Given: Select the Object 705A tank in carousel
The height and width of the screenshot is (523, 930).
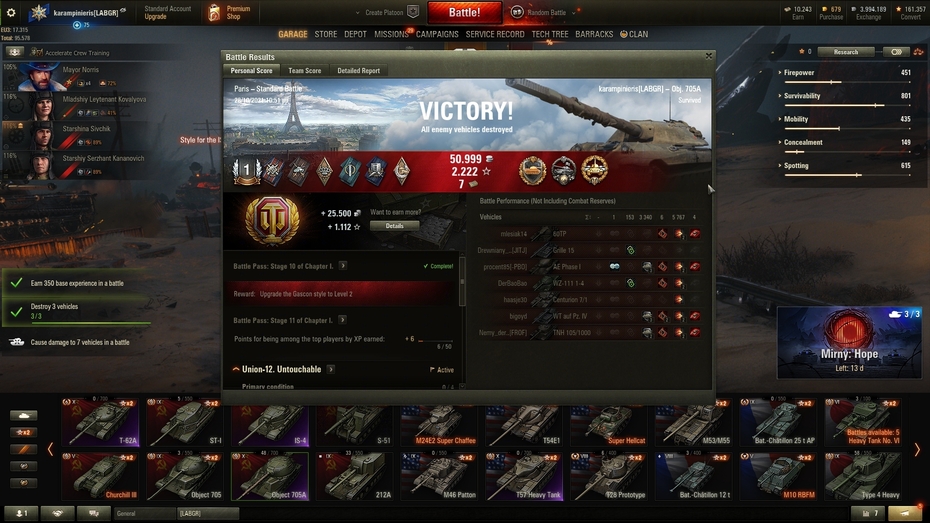Looking at the screenshot, I should click(270, 477).
